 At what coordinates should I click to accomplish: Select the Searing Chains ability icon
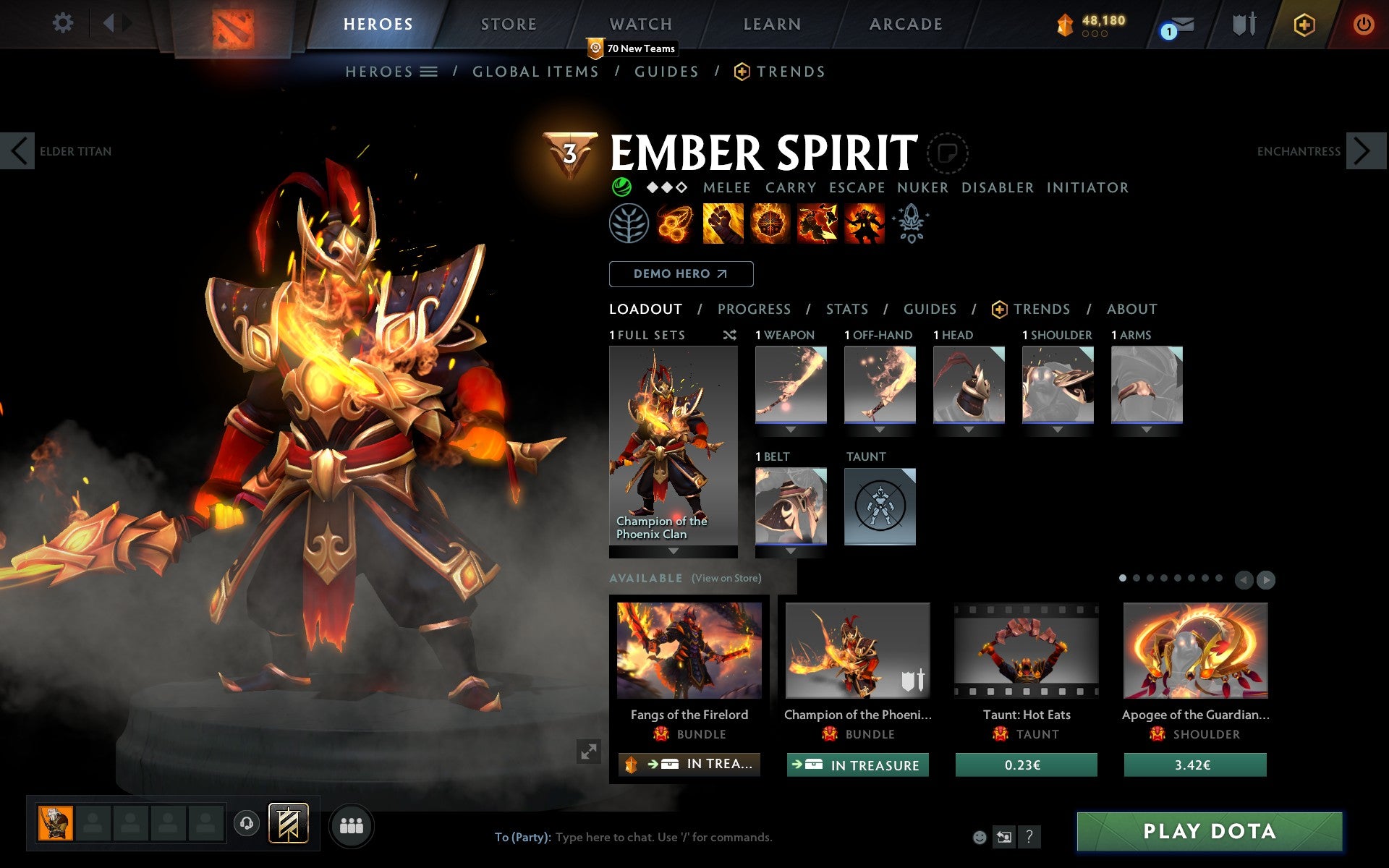pyautogui.click(x=676, y=224)
